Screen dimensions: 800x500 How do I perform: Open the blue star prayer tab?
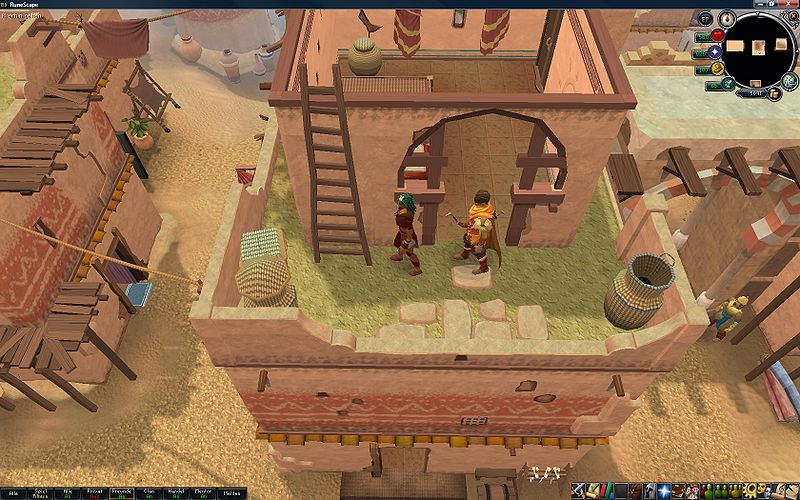coord(664,490)
